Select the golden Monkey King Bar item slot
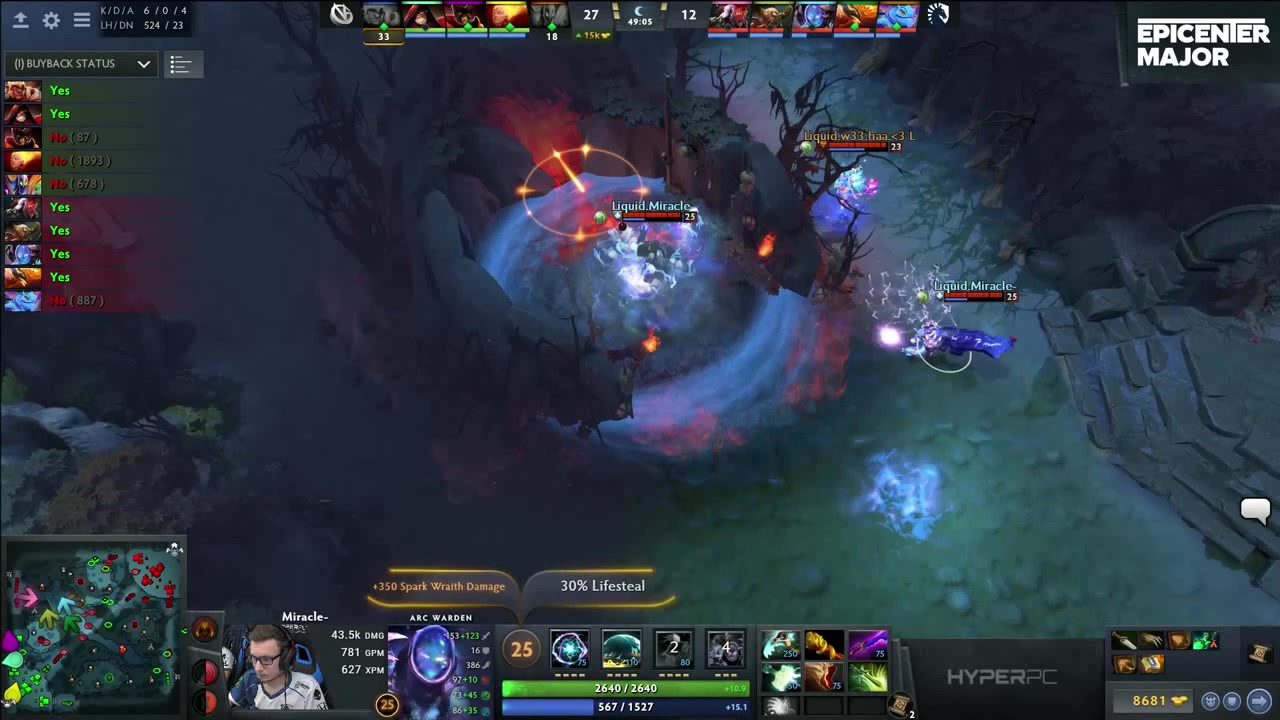 click(x=823, y=645)
